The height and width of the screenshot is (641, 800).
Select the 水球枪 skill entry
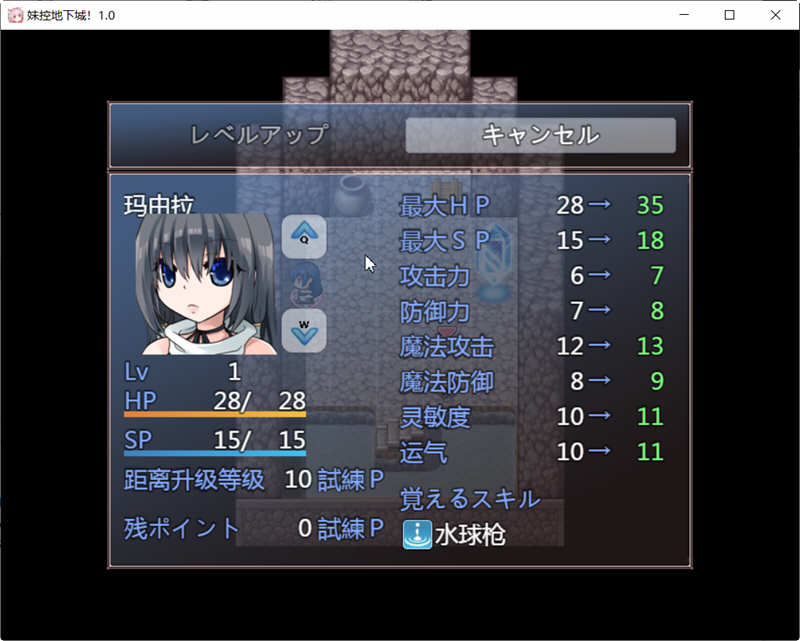coord(455,534)
